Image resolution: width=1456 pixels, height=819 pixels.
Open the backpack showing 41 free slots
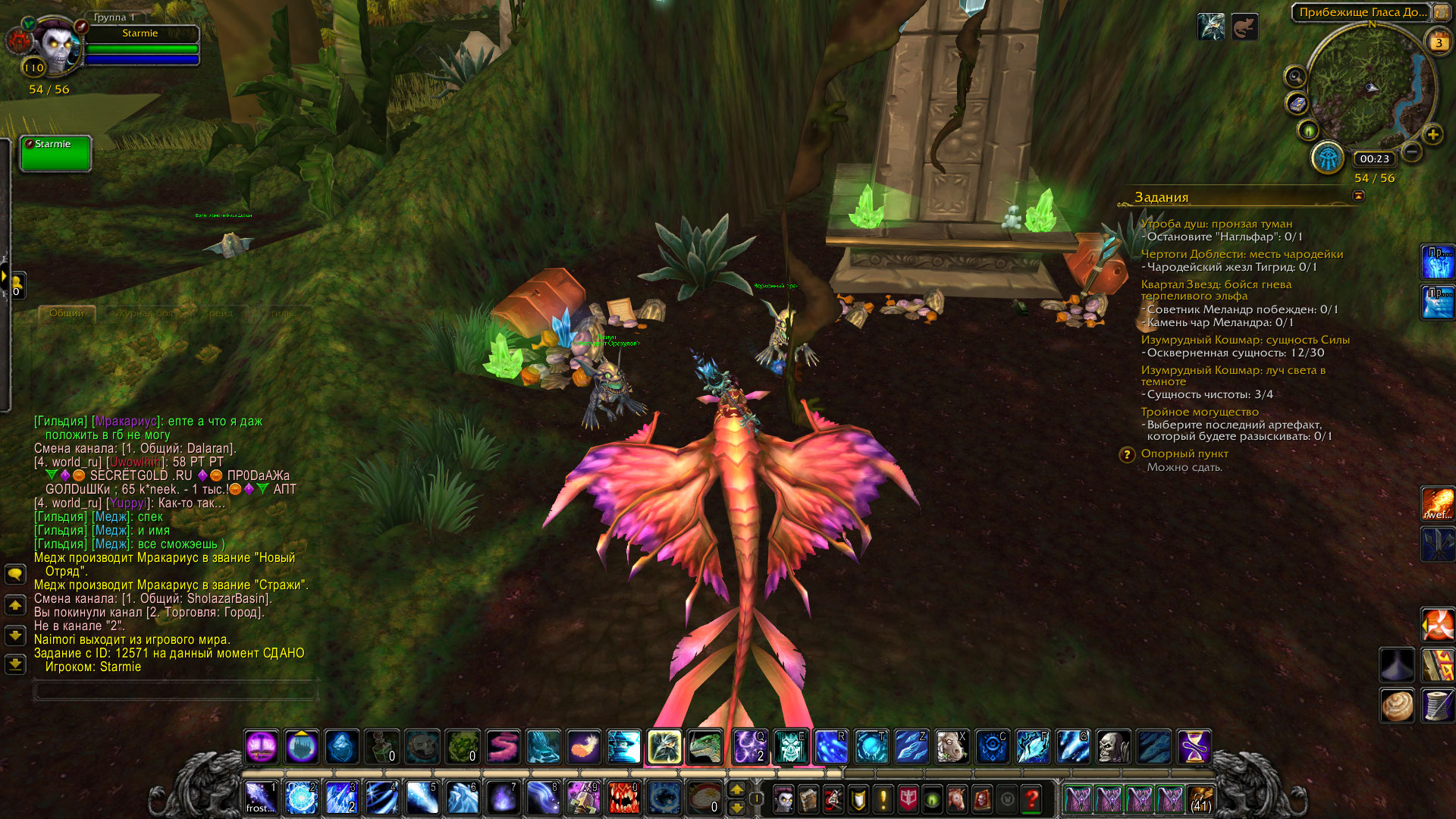click(1200, 799)
